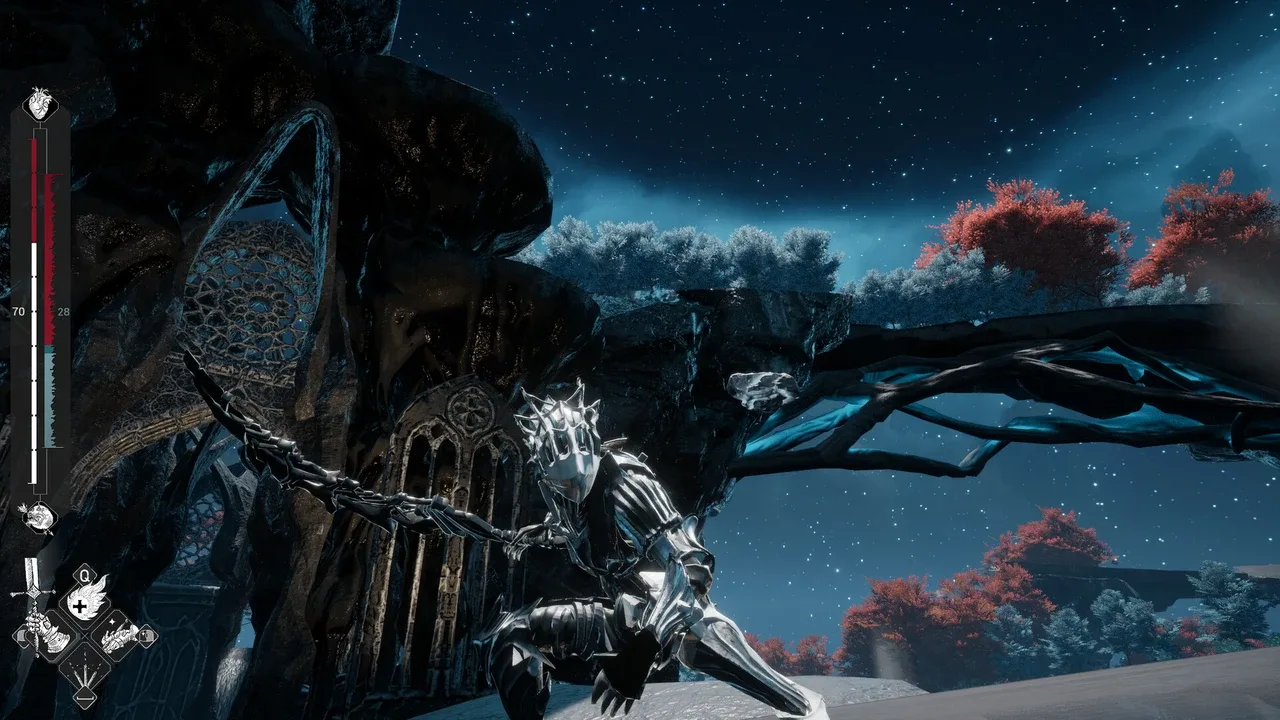This screenshot has height=720, width=1280.
Task: Click the pierced head icon below the bars
Action: [x=39, y=516]
